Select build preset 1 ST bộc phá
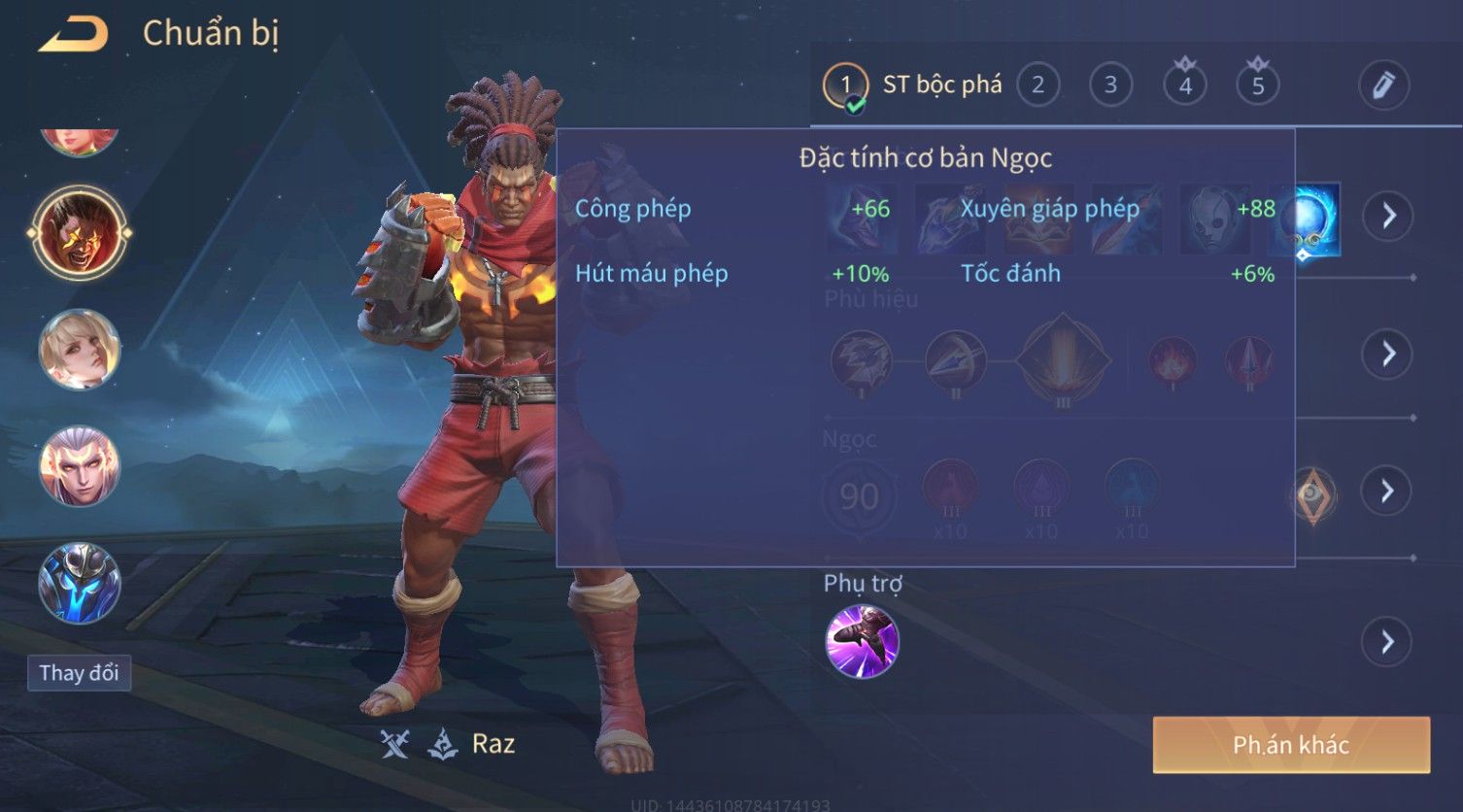 point(846,85)
